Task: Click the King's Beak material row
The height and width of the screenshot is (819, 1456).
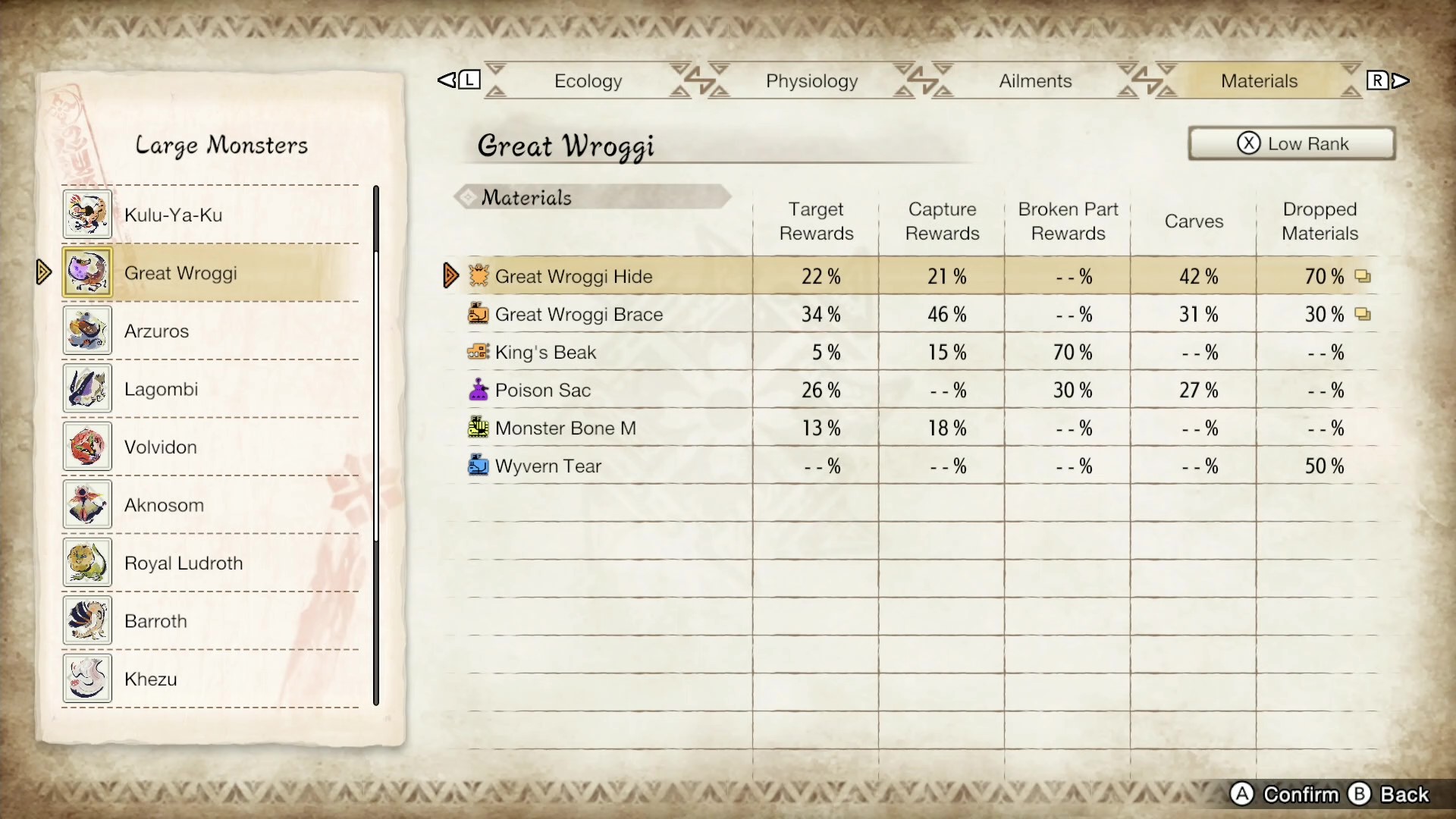Action: point(545,352)
